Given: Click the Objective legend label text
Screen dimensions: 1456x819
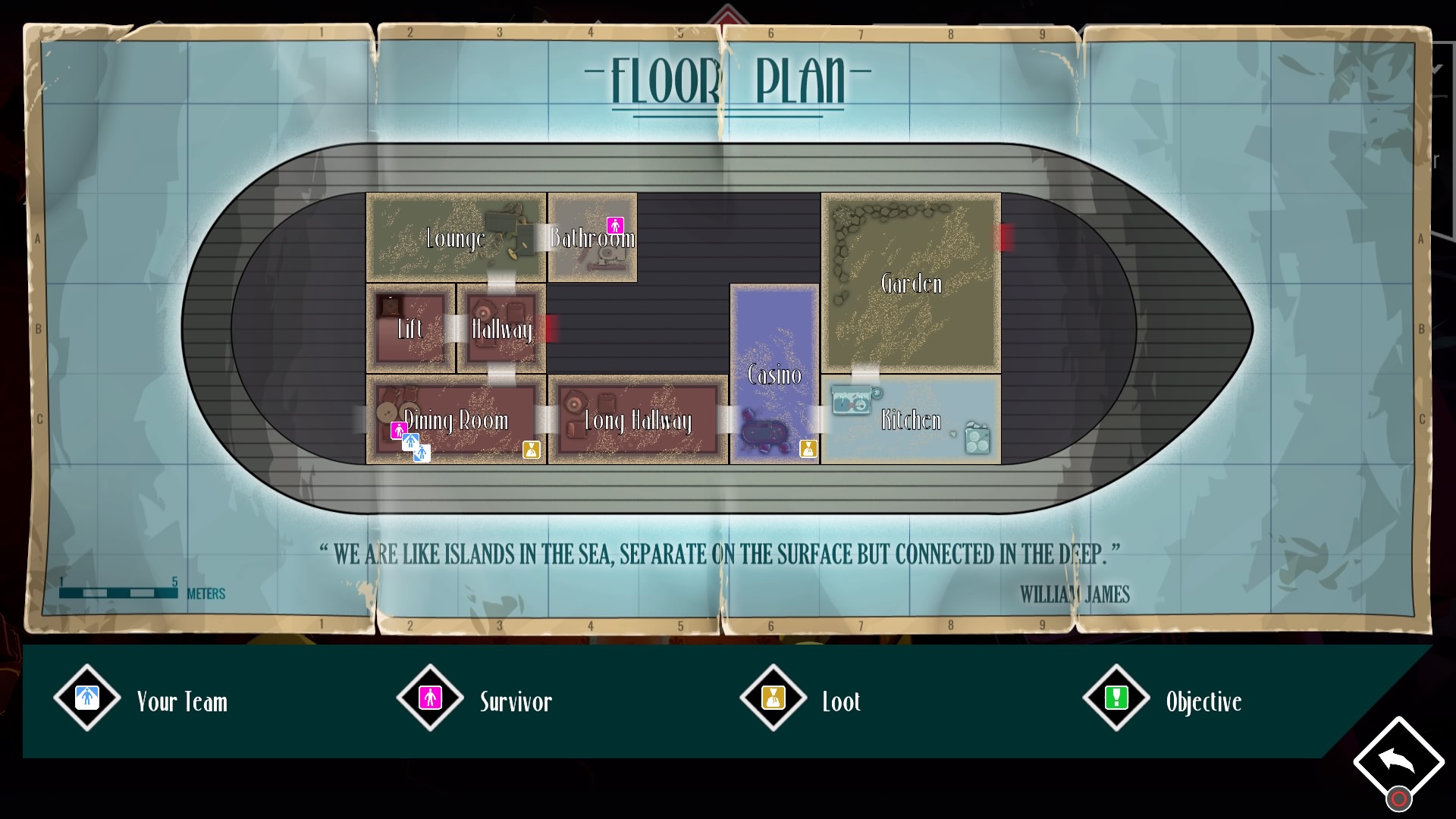Looking at the screenshot, I should (x=1204, y=701).
